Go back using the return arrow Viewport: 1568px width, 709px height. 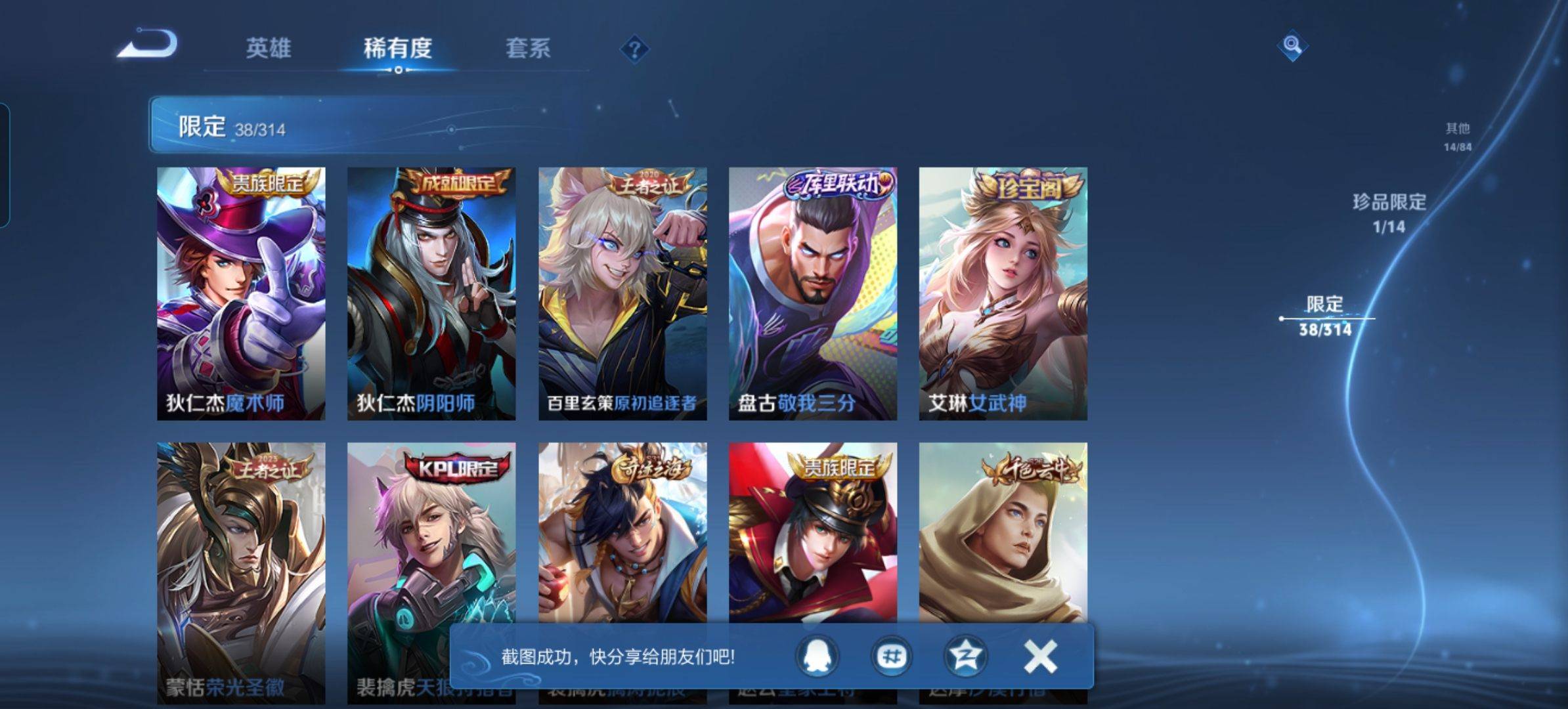148,45
